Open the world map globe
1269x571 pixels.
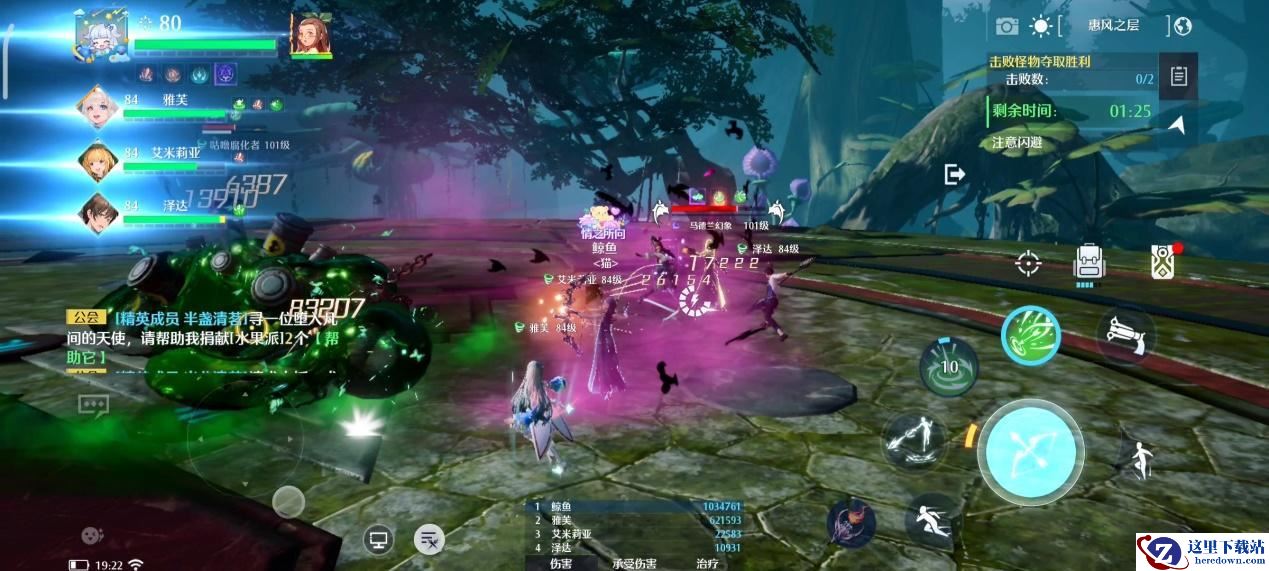pos(1183,26)
